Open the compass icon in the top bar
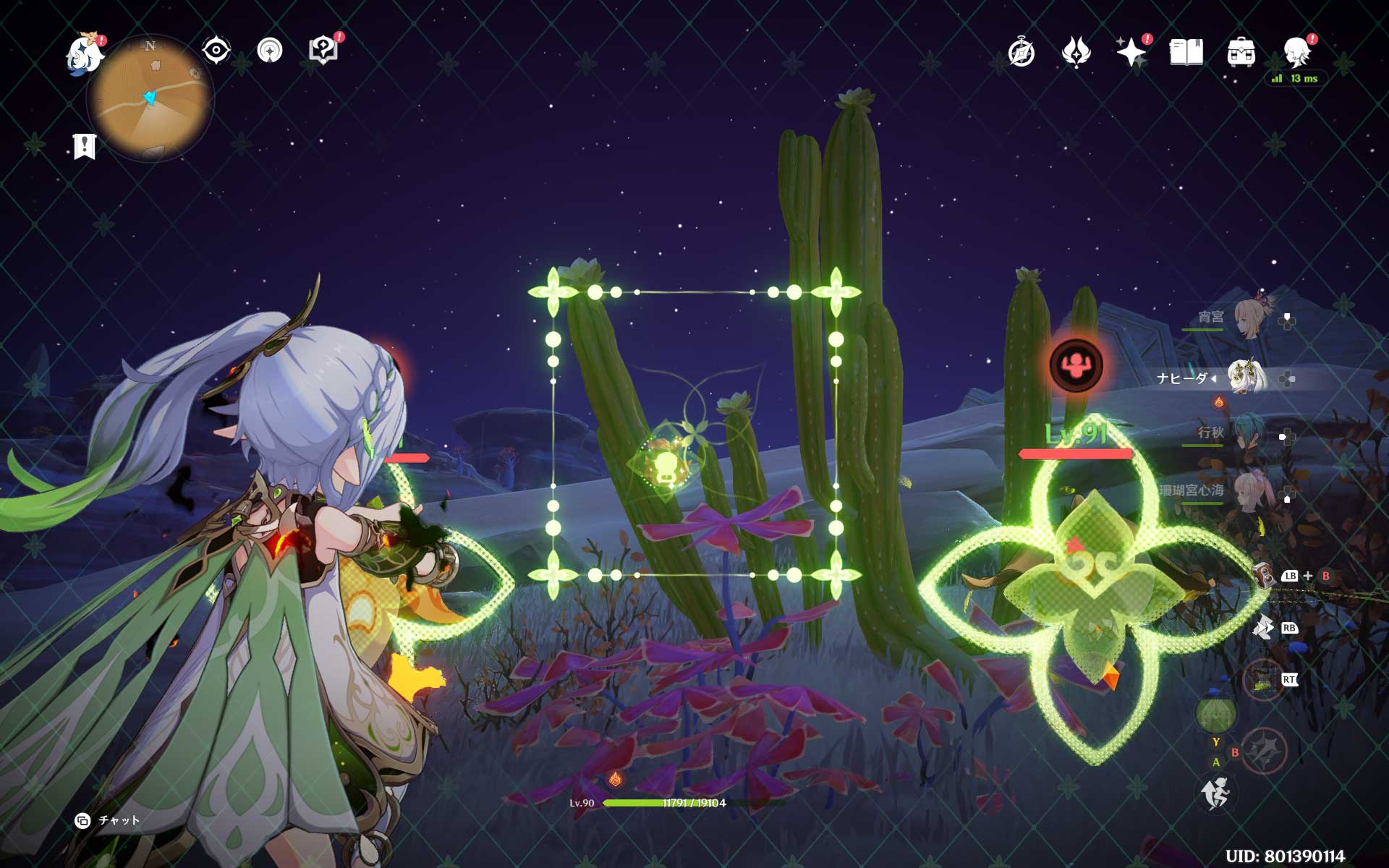 coord(1021,53)
